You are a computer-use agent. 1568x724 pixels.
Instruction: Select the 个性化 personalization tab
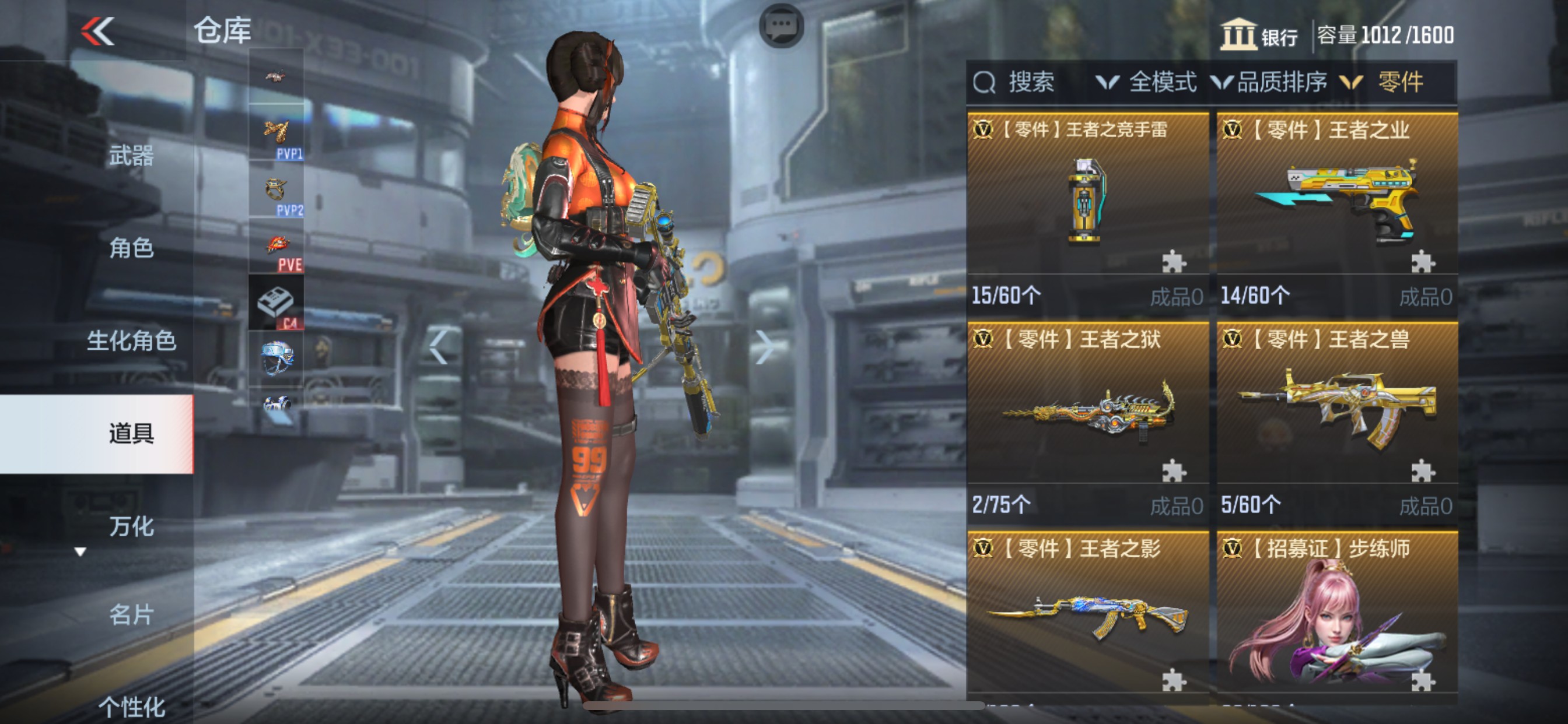point(131,707)
